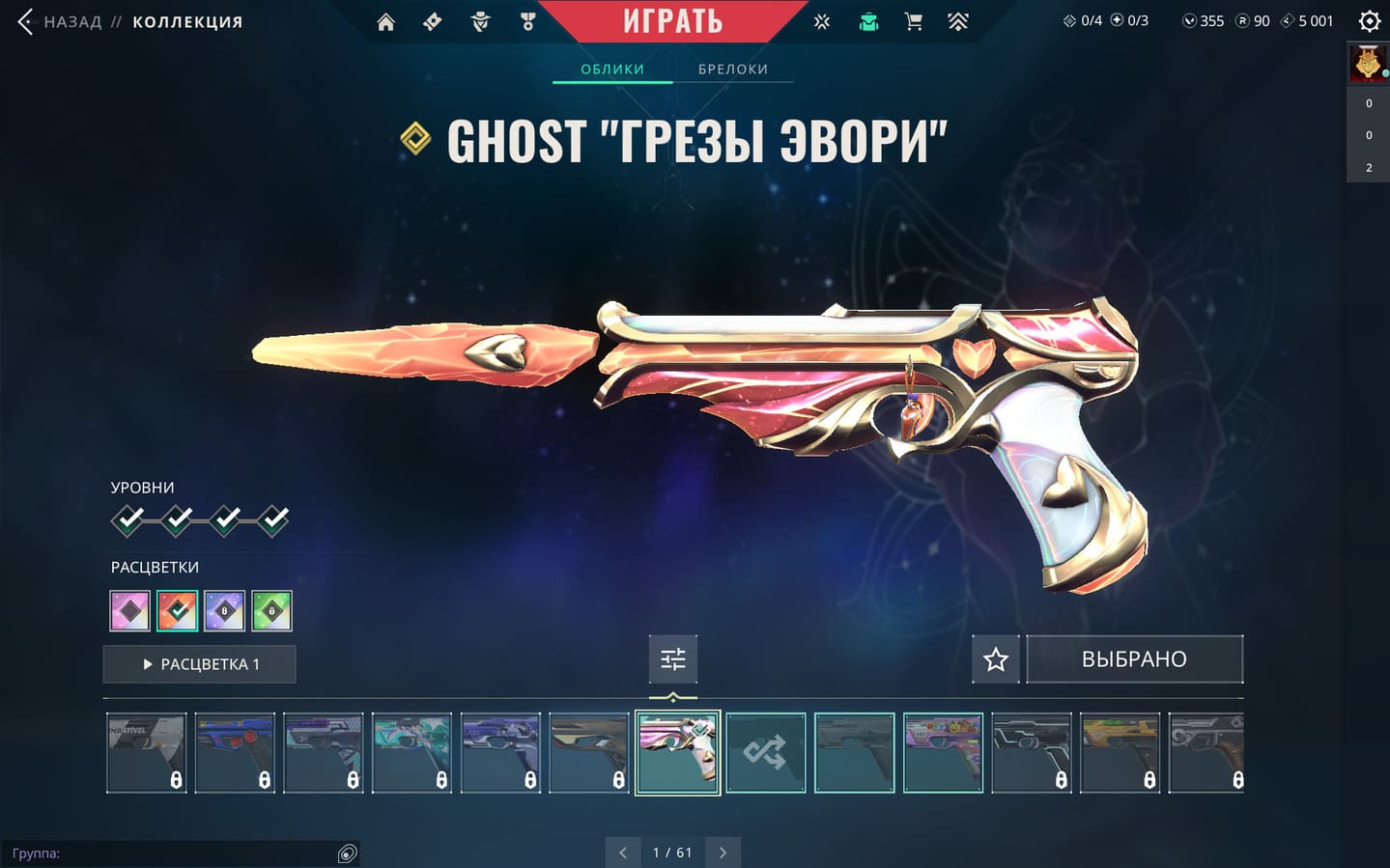Switch to the ОБЛИКИ tab
The height and width of the screenshot is (868, 1390).
612,70
